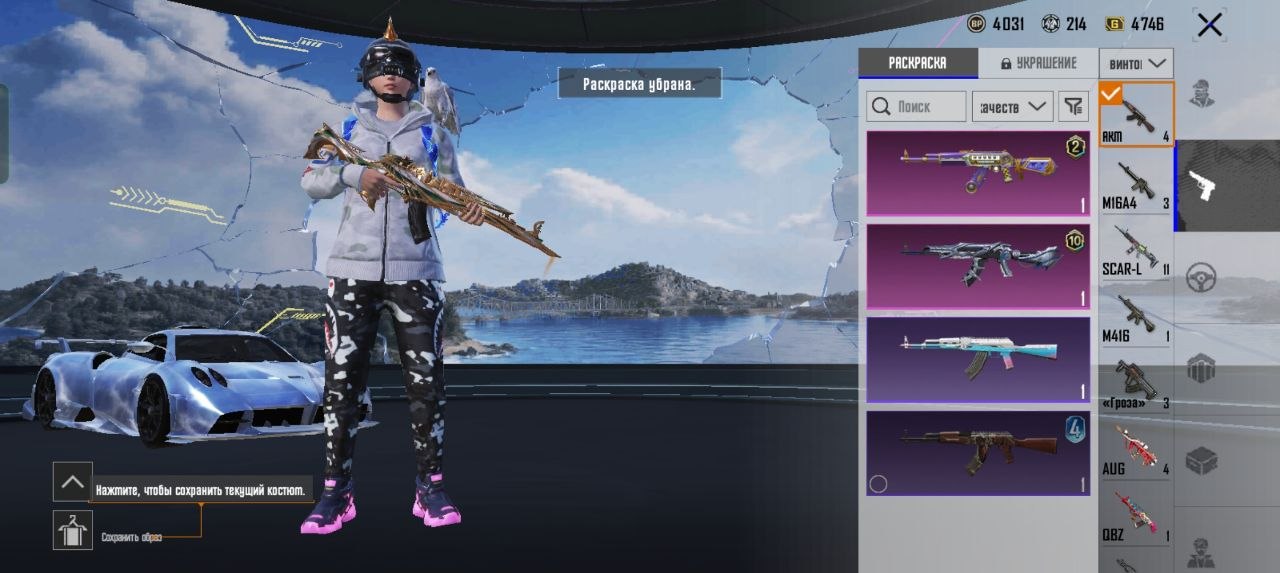The image size is (1280, 573).
Task: Expand the panel with the up arrow
Action: tap(73, 482)
